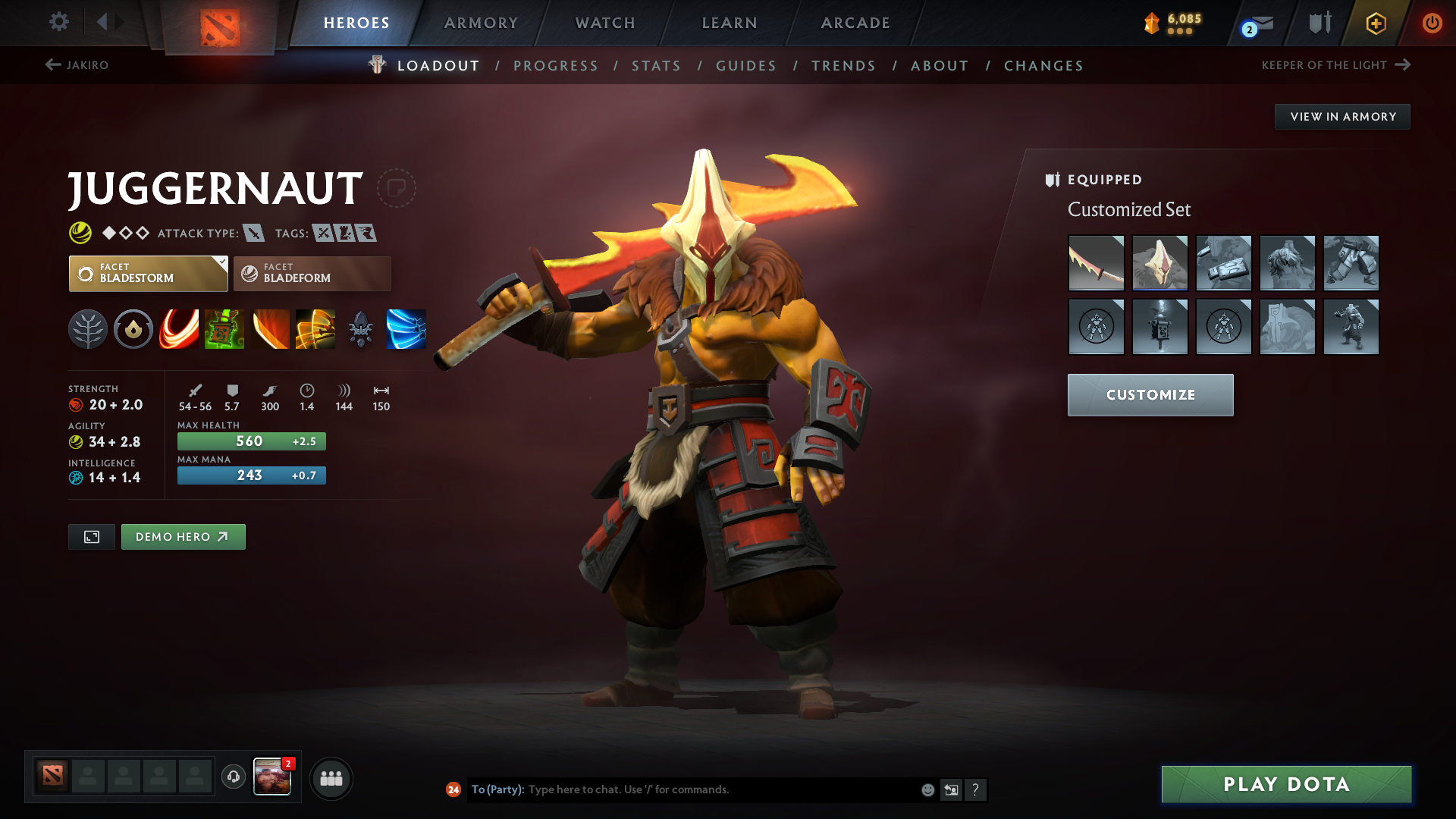Click VIEW IN ARMORY
The width and height of the screenshot is (1456, 819).
[1342, 116]
